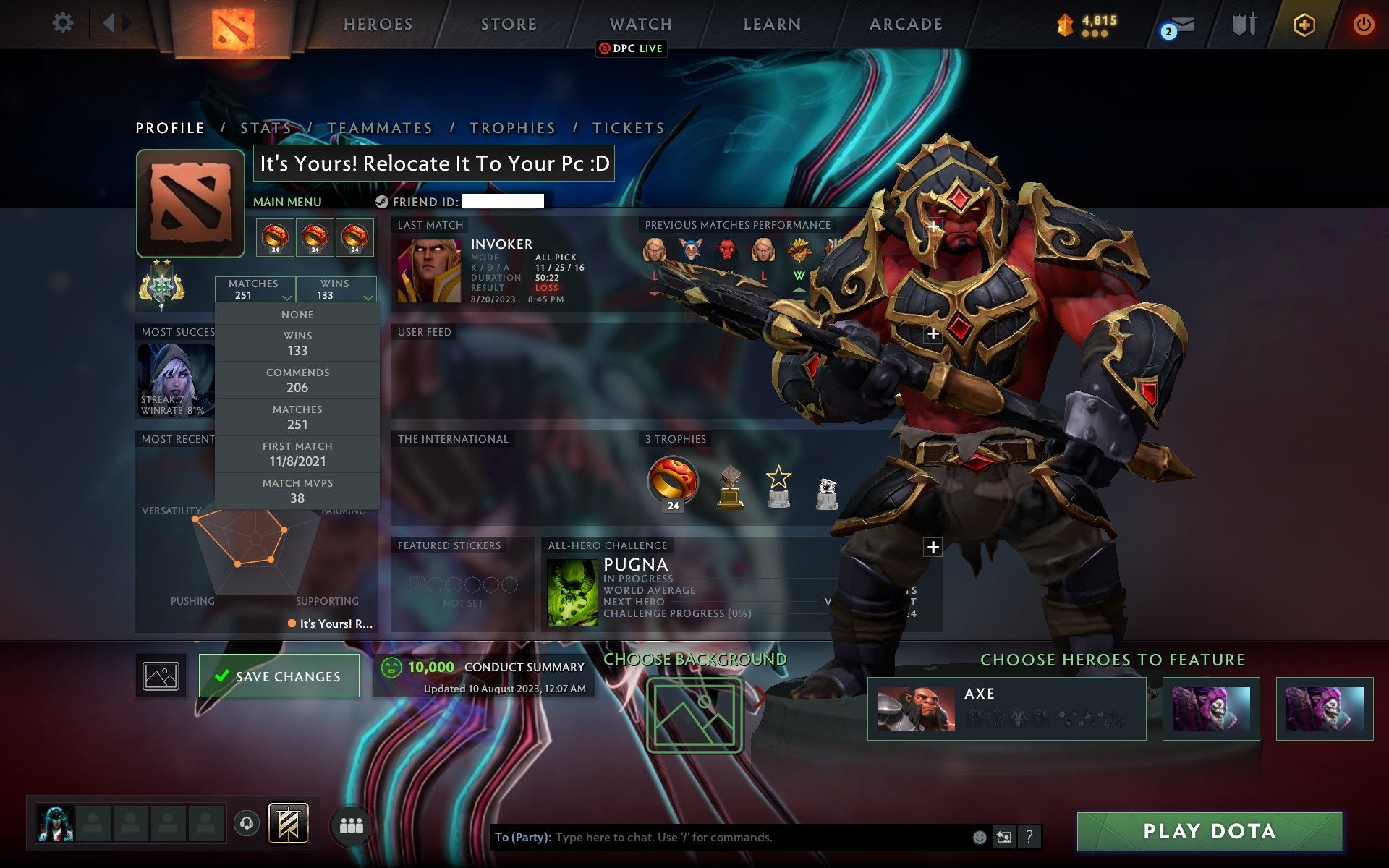Select WINS 133 from the stat dropdown

tap(298, 343)
